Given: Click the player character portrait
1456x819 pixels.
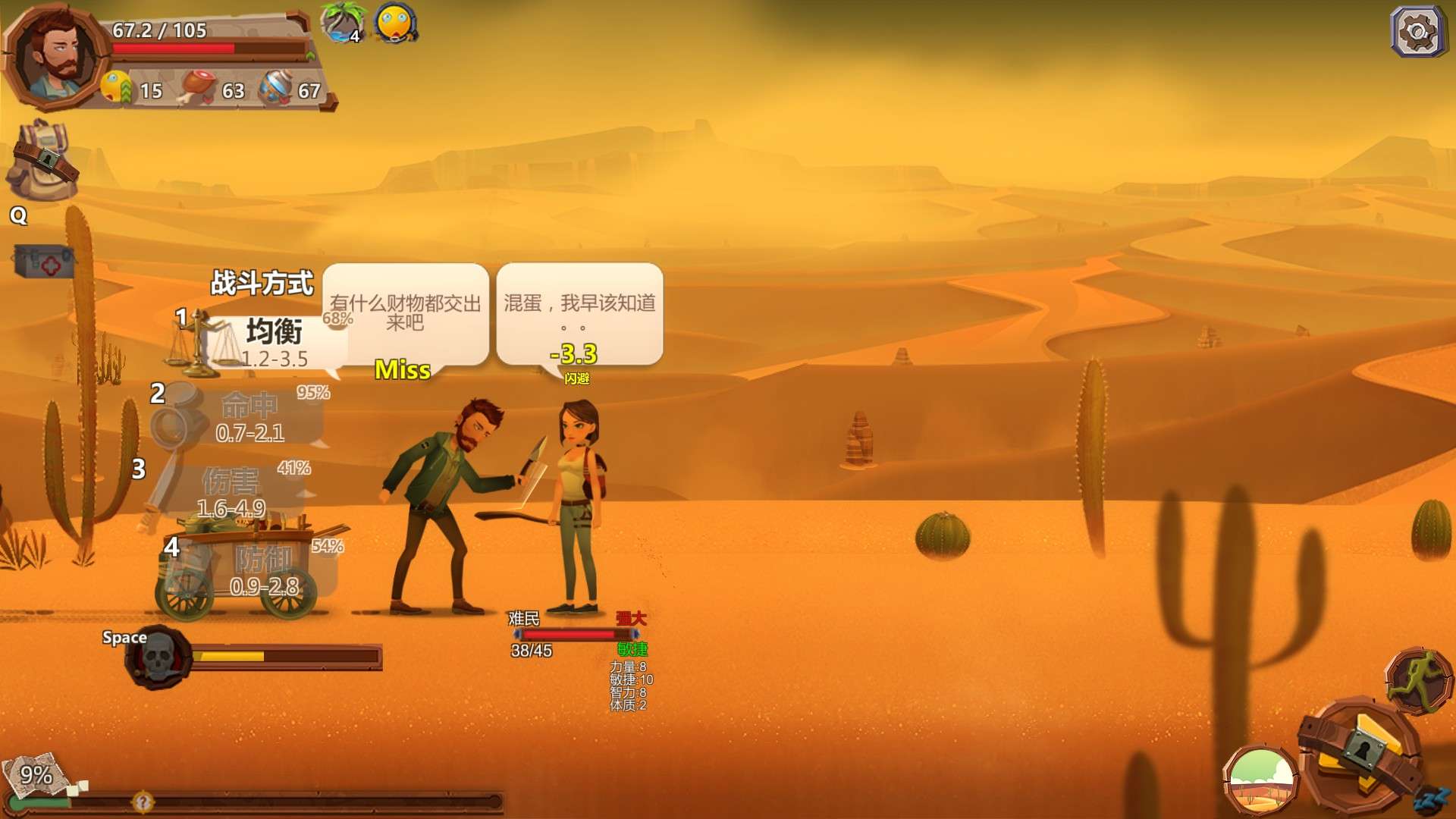Looking at the screenshot, I should (56, 56).
